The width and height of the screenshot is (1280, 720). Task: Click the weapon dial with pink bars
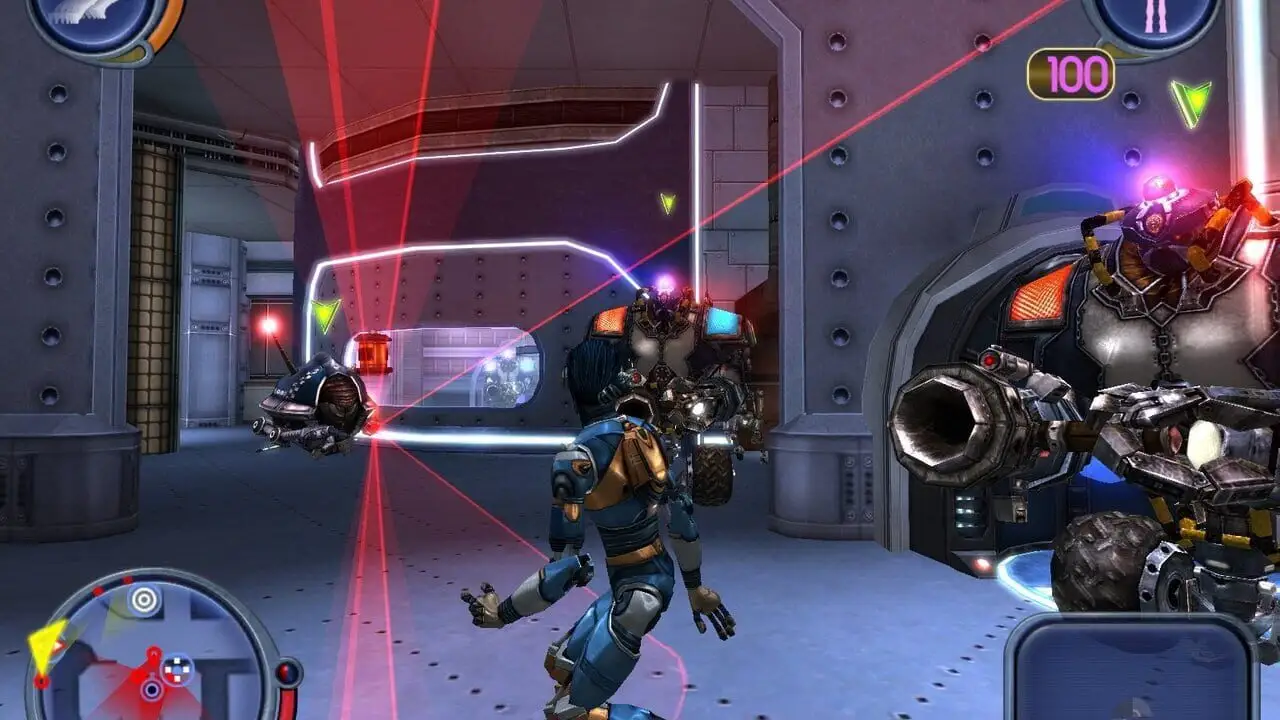[1155, 22]
